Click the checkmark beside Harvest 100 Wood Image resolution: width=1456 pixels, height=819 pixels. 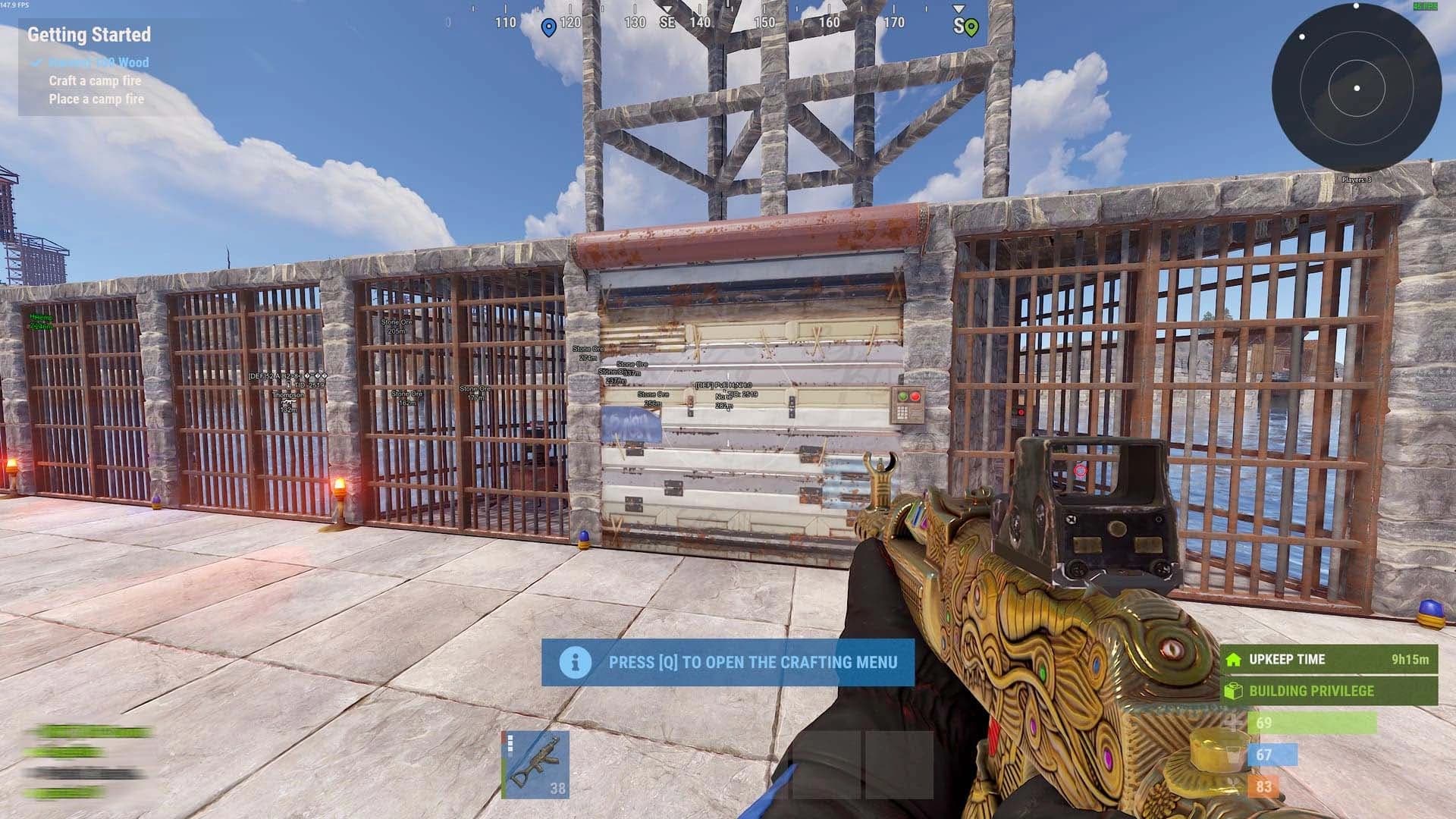point(37,63)
